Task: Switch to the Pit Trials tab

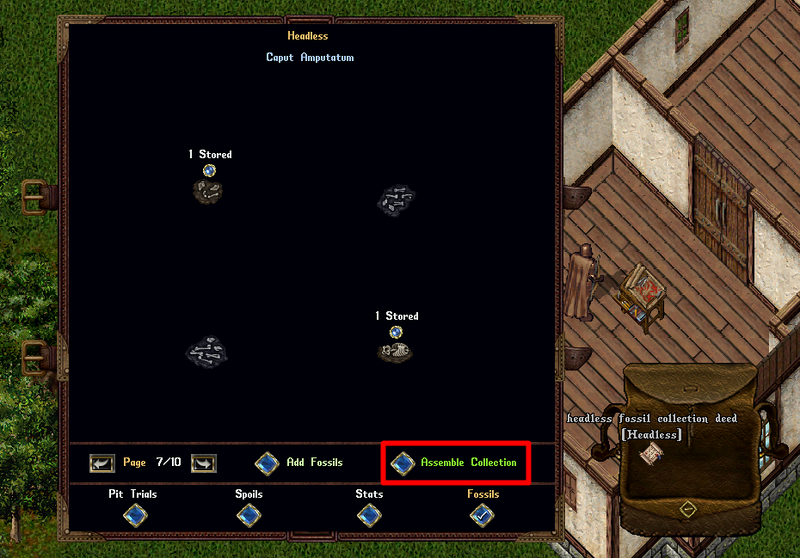Action: tap(133, 514)
